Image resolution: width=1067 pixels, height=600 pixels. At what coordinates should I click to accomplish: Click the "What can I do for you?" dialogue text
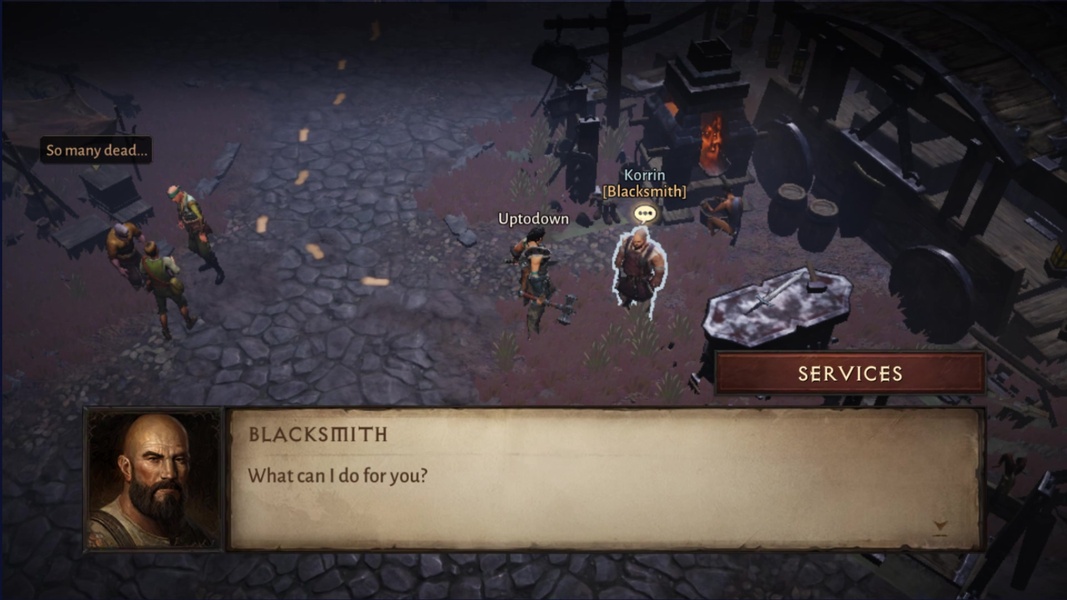[338, 475]
